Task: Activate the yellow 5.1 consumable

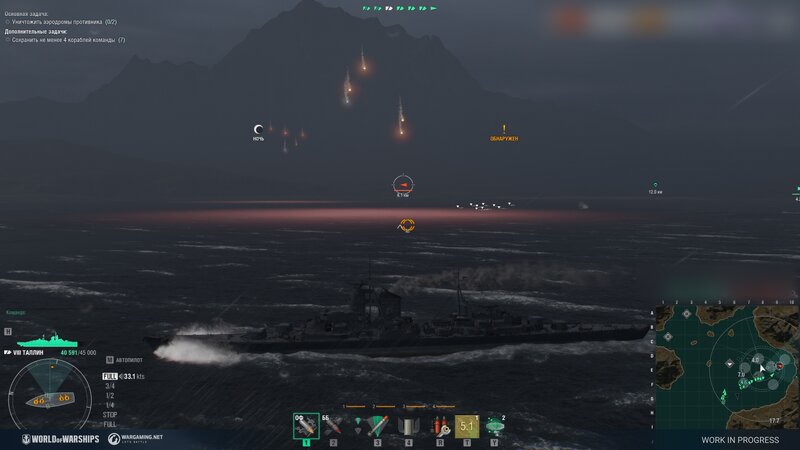Action: [466, 425]
